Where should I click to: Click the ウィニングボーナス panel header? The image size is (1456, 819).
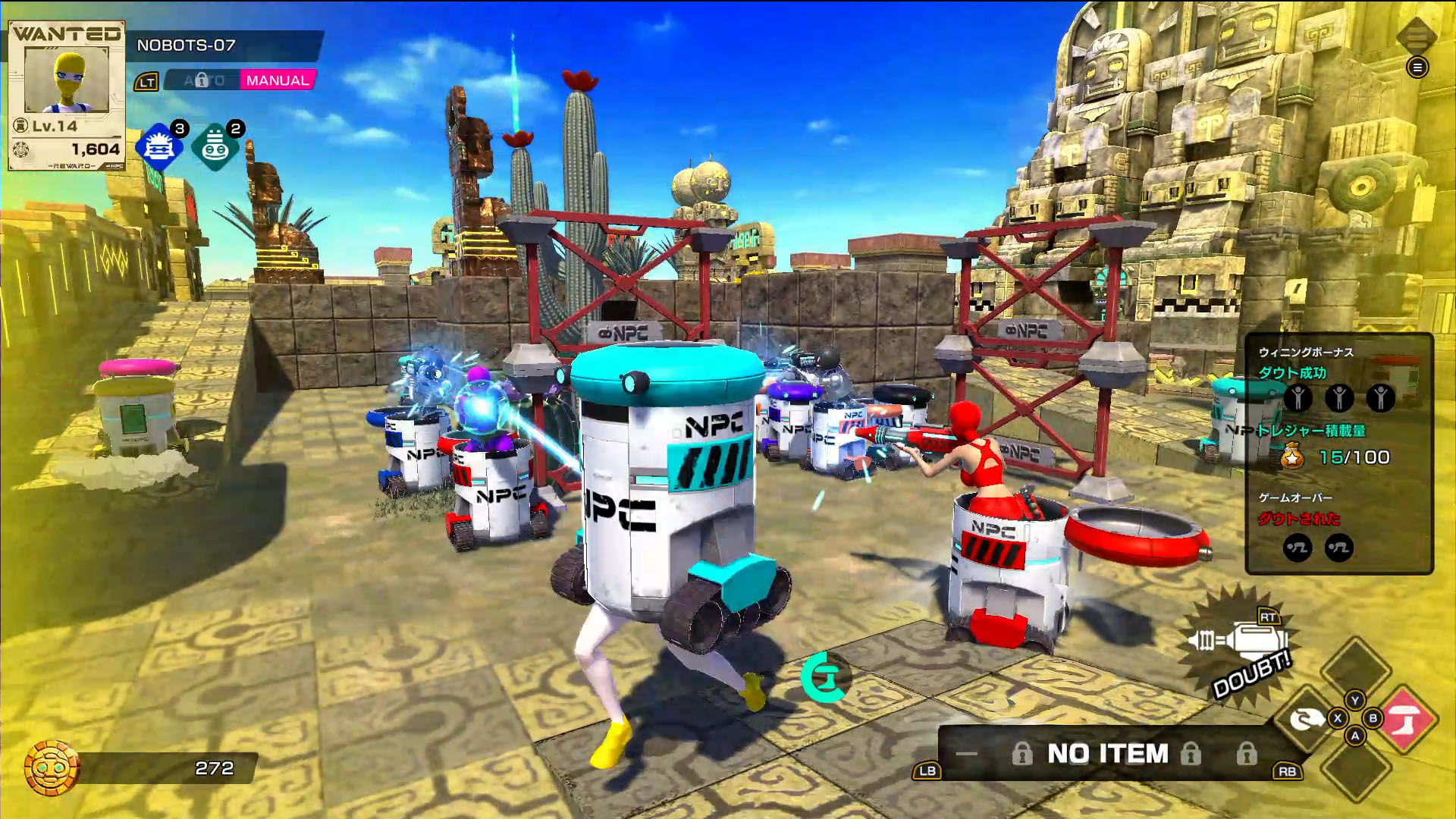point(1307,352)
